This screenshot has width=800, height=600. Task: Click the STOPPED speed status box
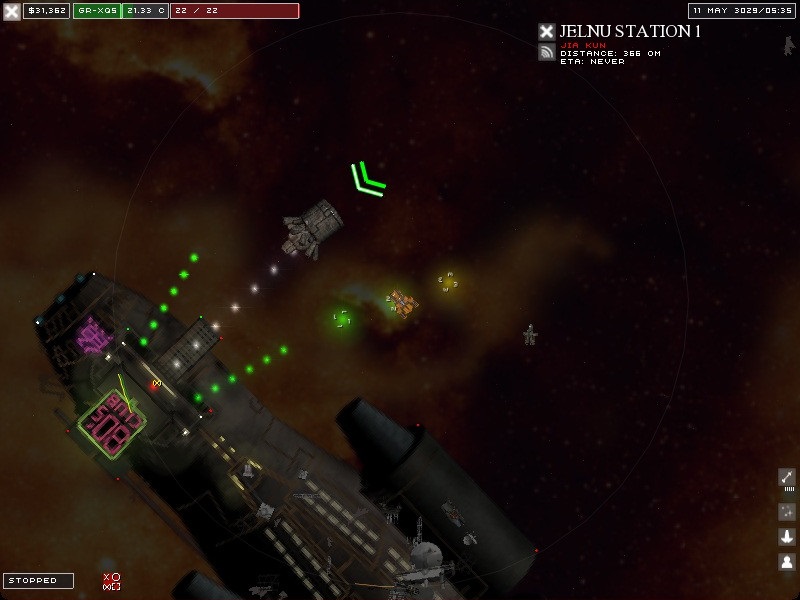pos(38,581)
